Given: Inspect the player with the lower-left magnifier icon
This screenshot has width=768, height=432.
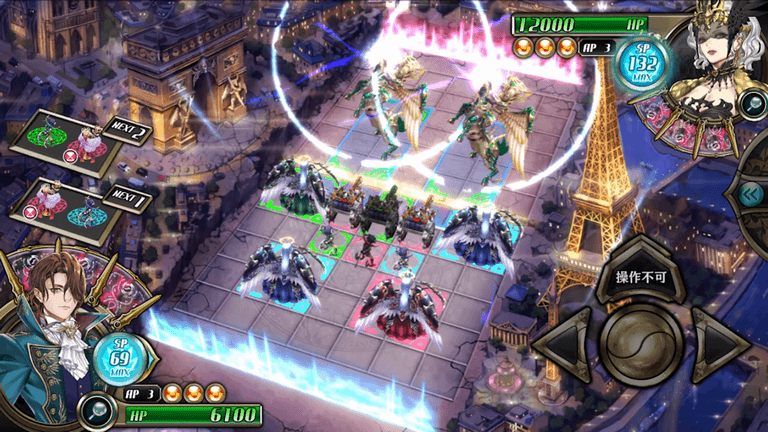Looking at the screenshot, I should (x=98, y=406).
